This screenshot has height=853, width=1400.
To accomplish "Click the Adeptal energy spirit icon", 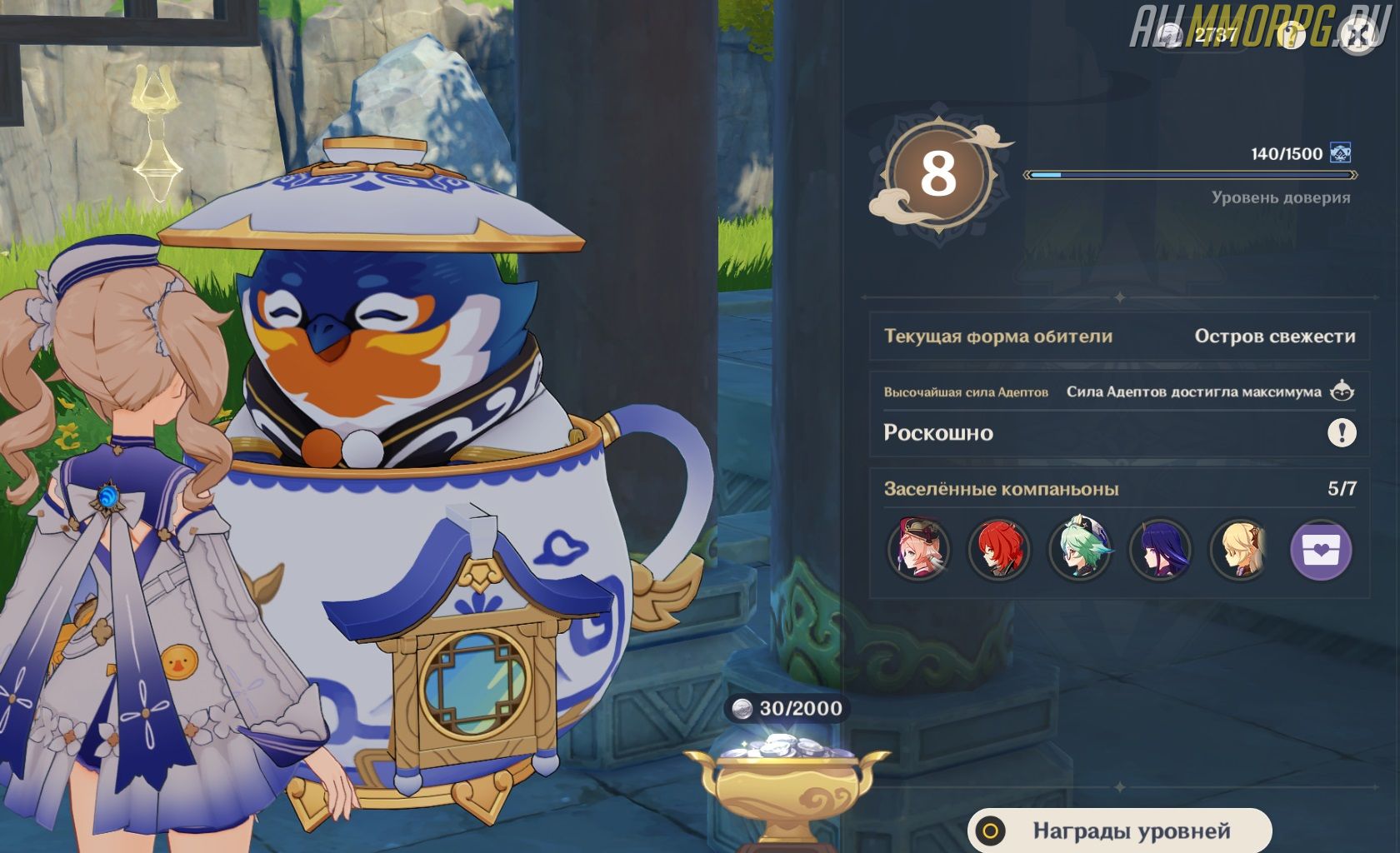I will [1342, 391].
